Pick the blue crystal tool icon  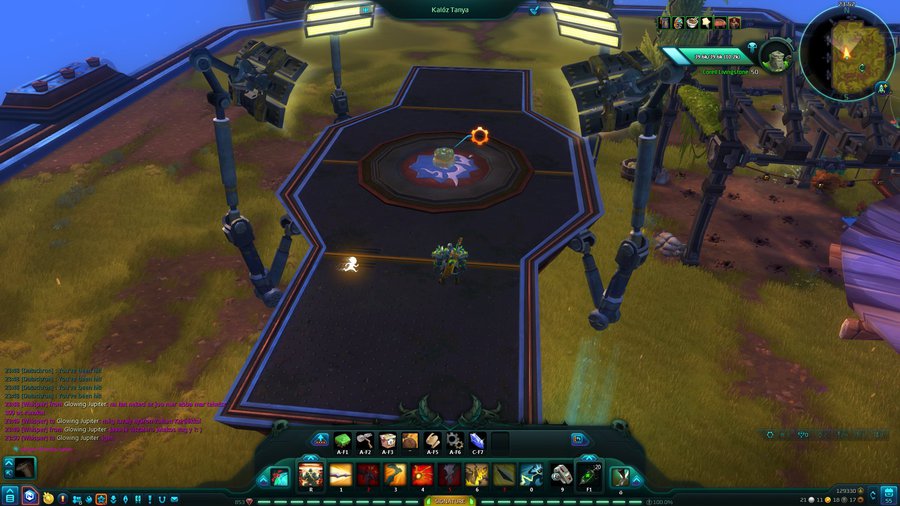coord(477,440)
